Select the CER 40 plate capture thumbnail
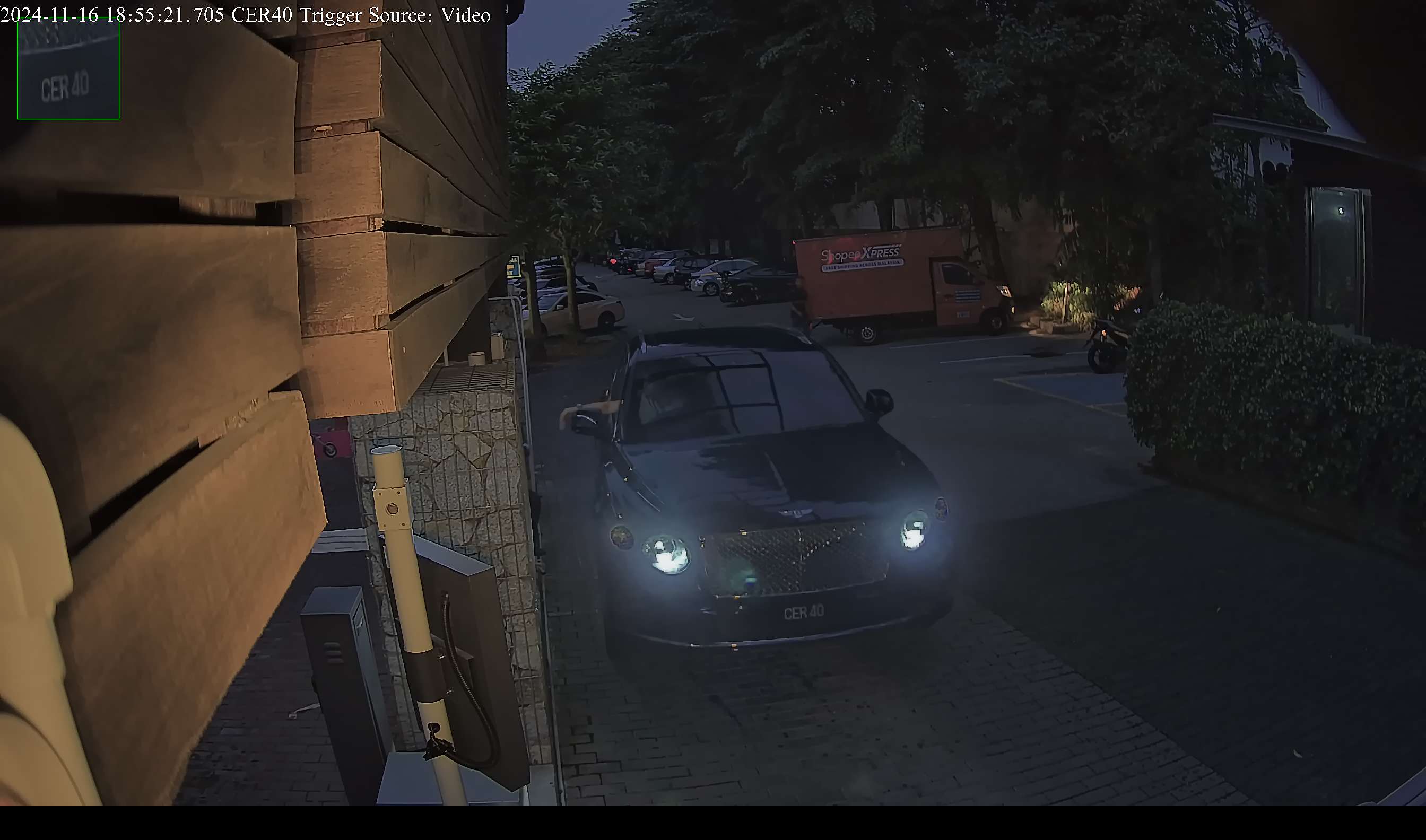Viewport: 1426px width, 840px height. point(68,69)
